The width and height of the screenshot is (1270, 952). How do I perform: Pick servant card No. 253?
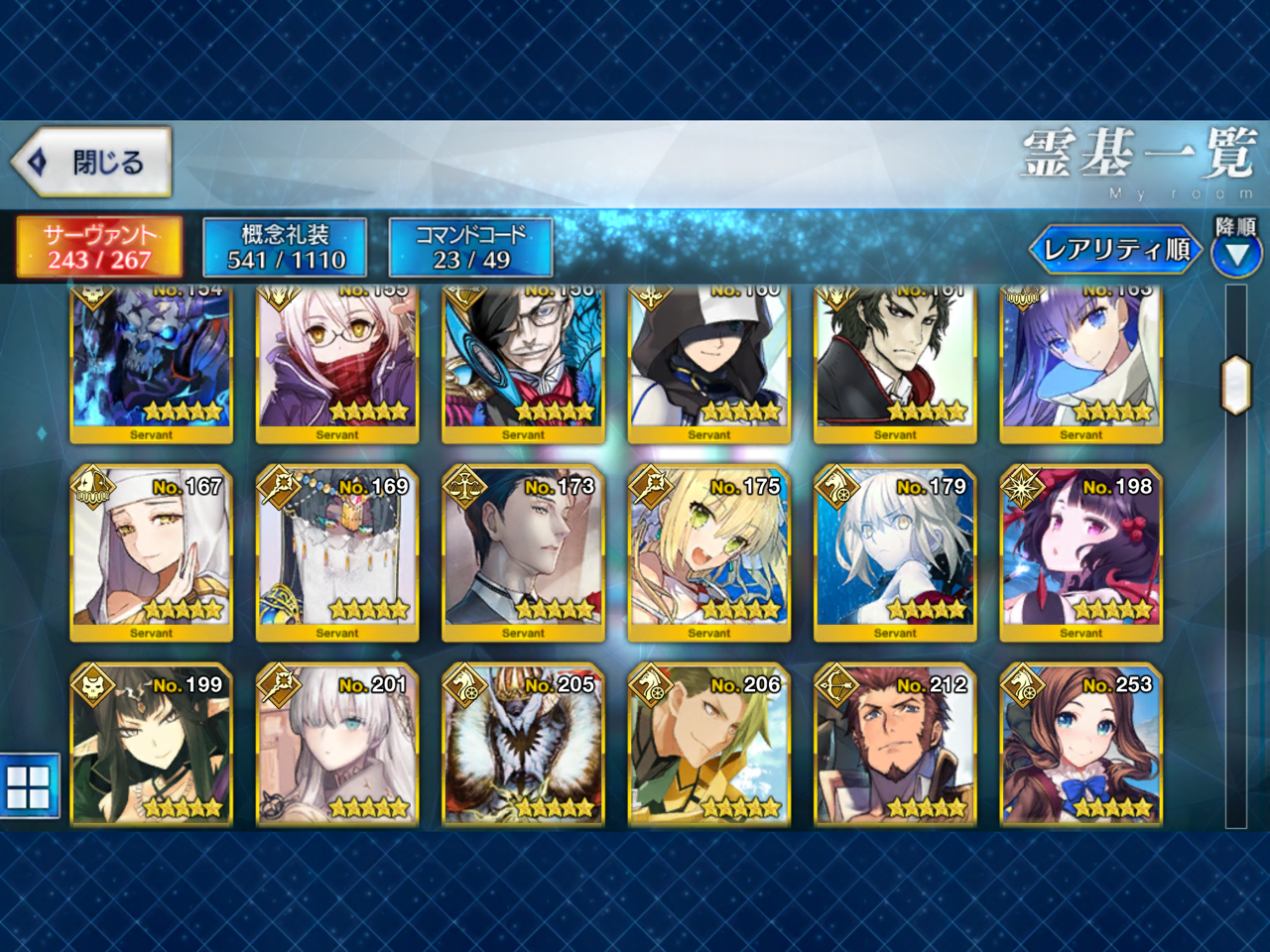click(x=1080, y=744)
